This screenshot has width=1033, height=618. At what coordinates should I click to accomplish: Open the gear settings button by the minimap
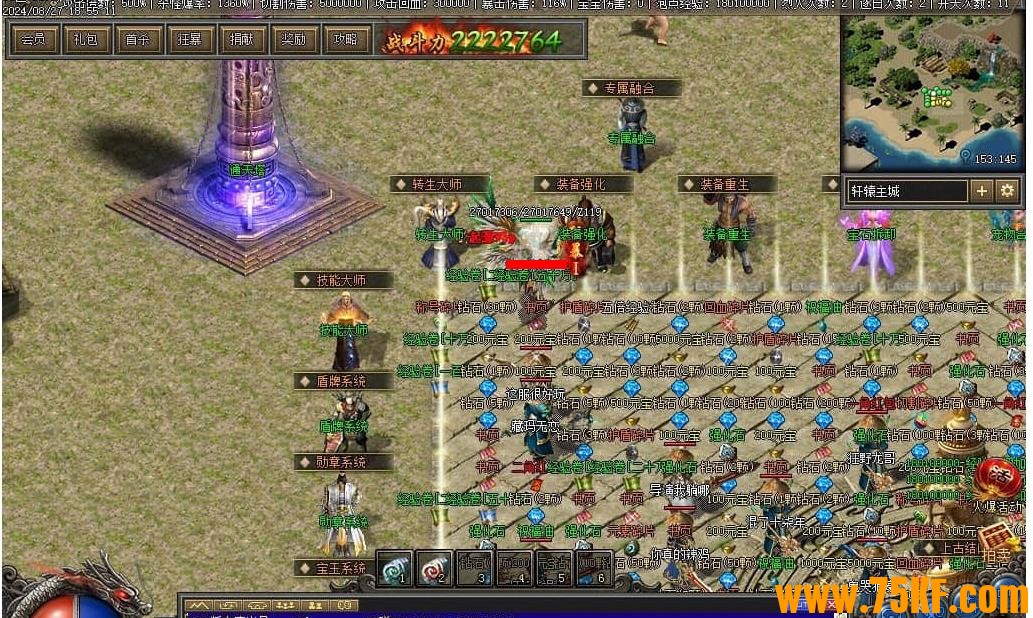pos(1006,190)
